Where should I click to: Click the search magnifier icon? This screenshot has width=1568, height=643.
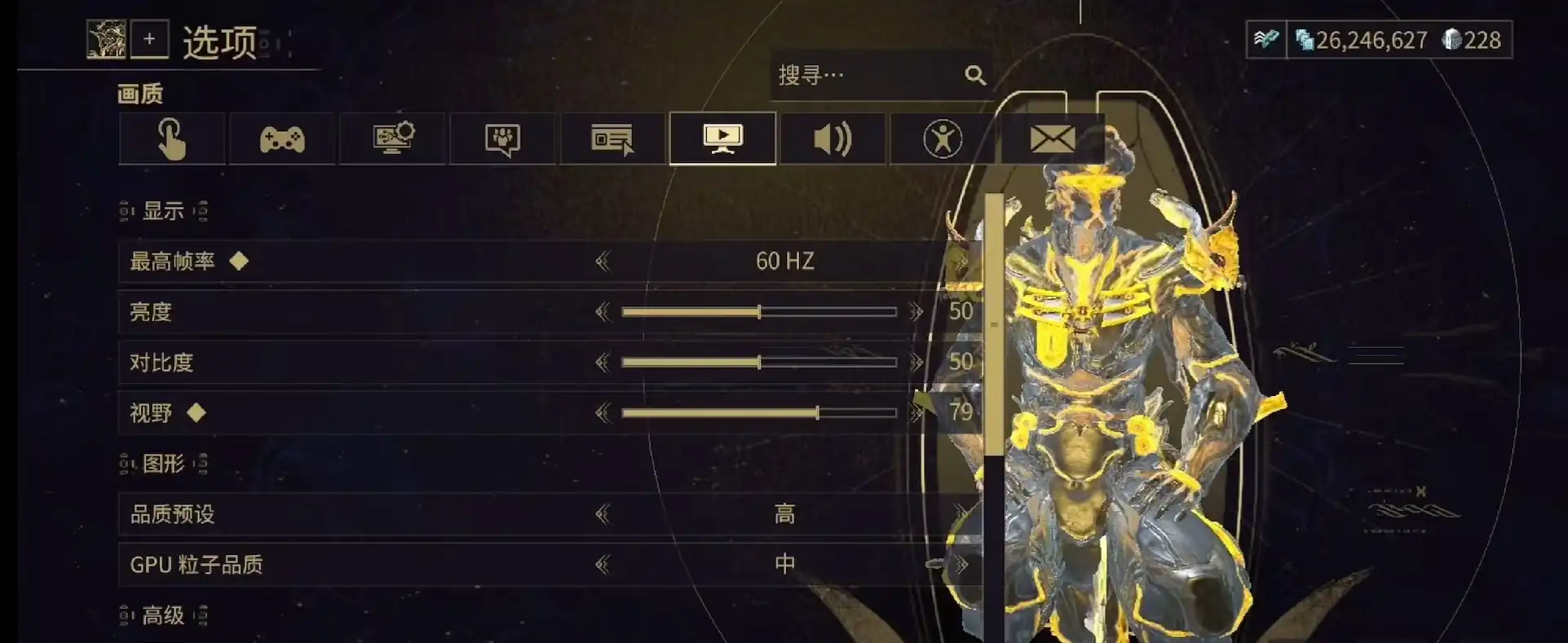pyautogui.click(x=976, y=75)
